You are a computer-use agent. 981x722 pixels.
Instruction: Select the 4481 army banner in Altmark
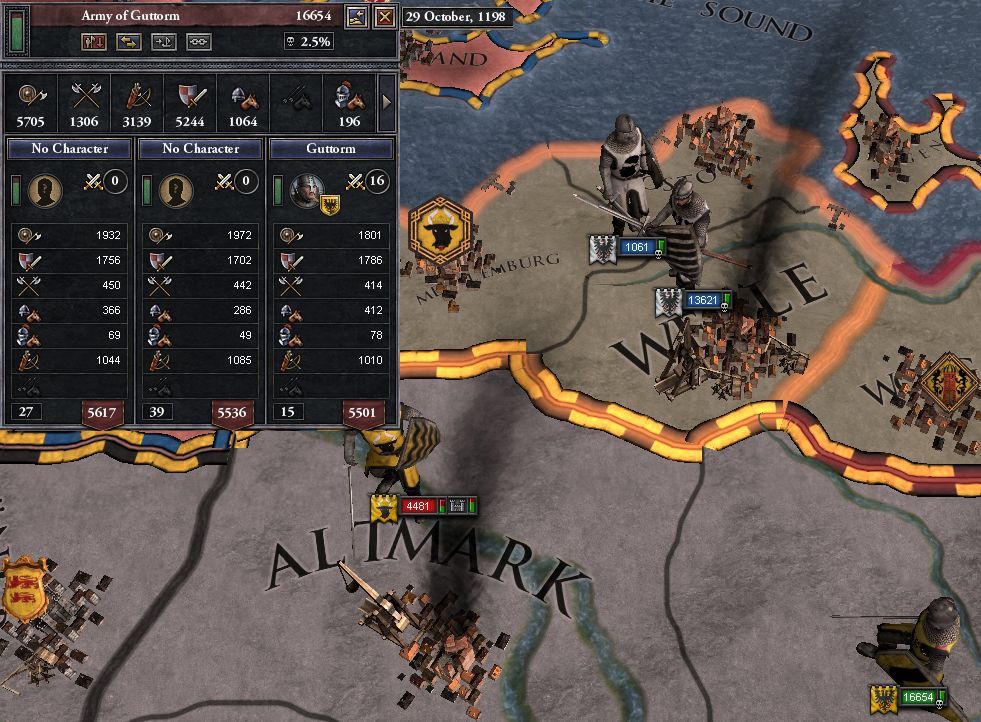[x=418, y=506]
